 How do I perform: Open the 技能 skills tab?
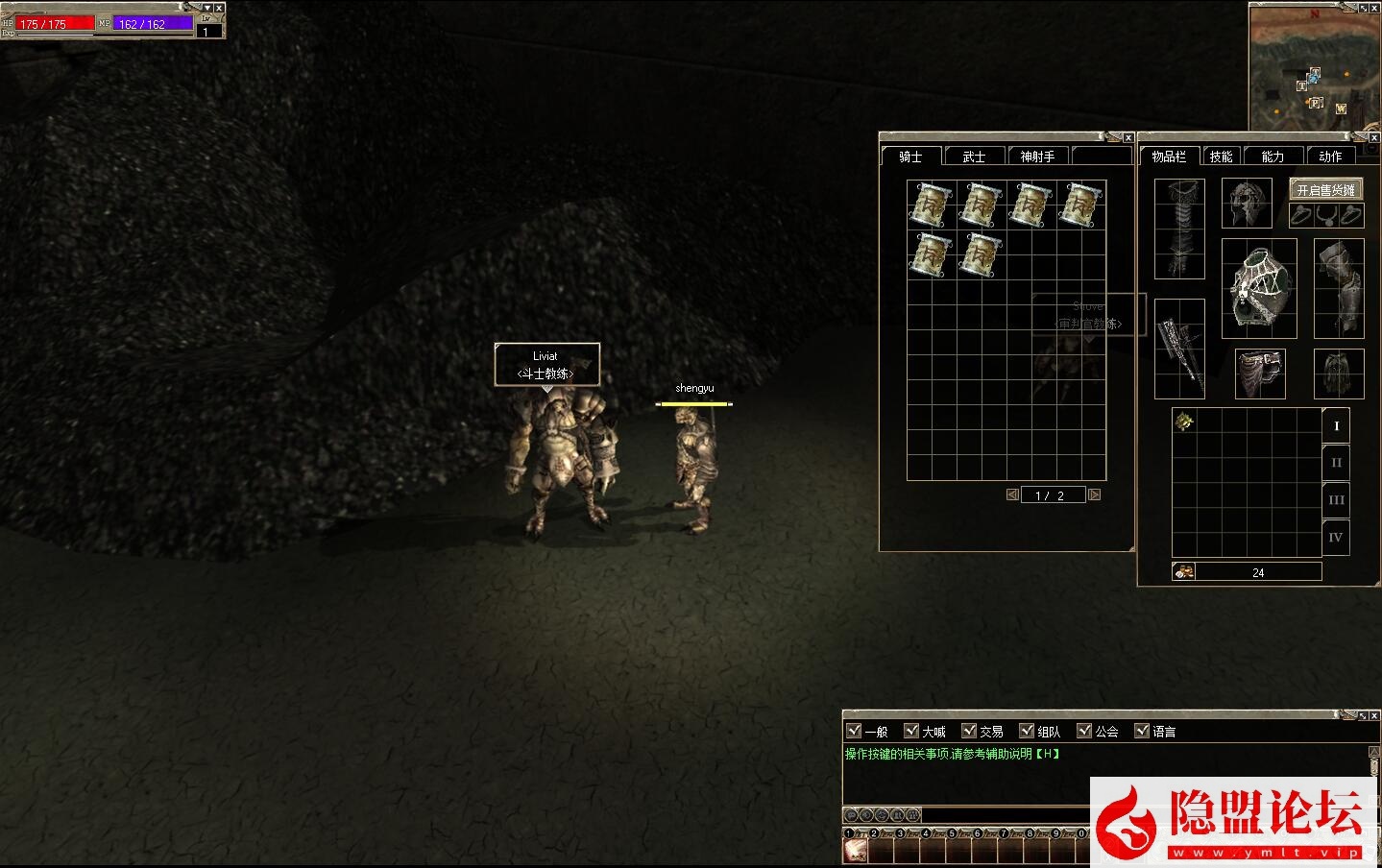[x=1221, y=157]
